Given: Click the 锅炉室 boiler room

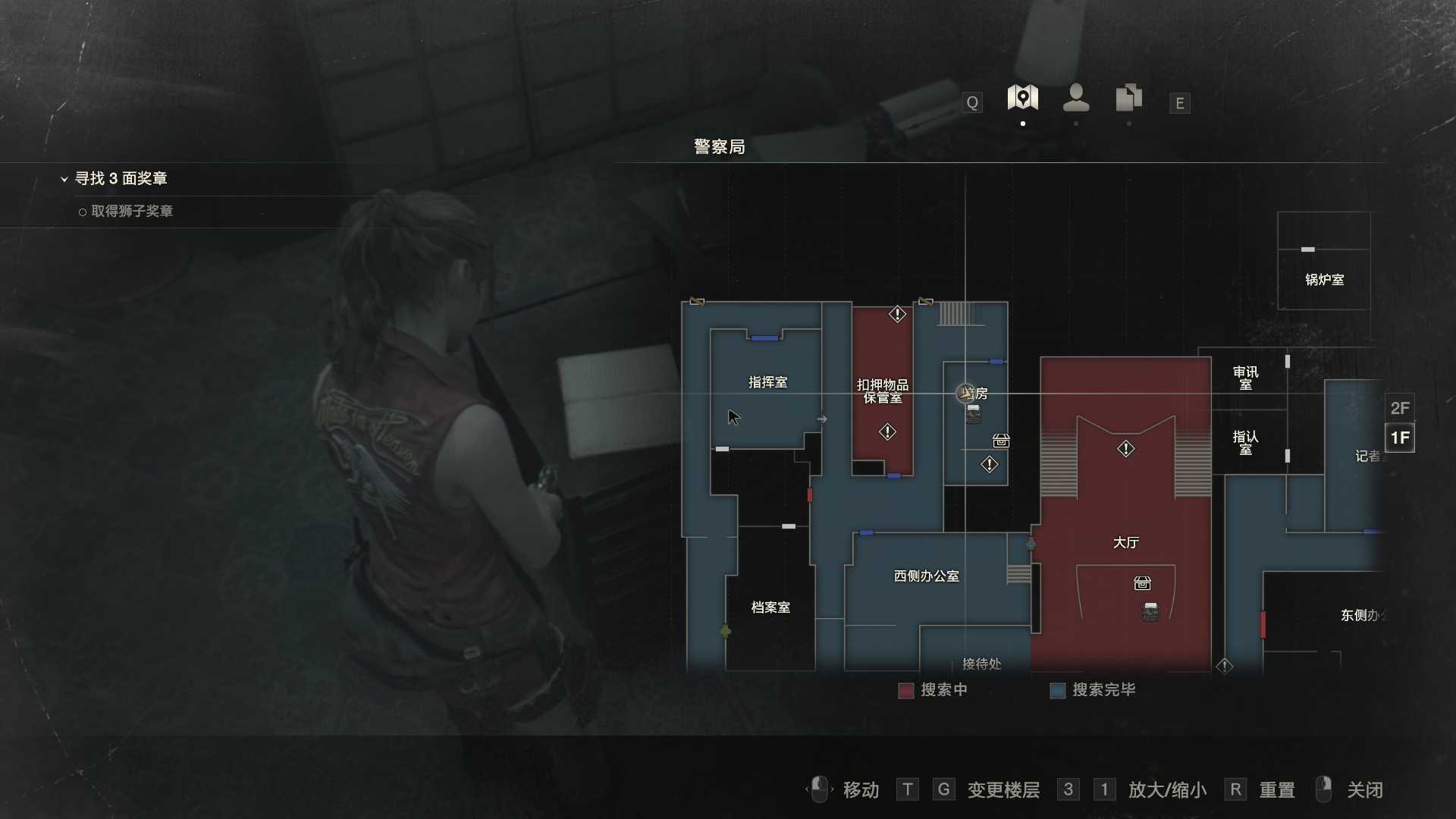Looking at the screenshot, I should click(1324, 280).
